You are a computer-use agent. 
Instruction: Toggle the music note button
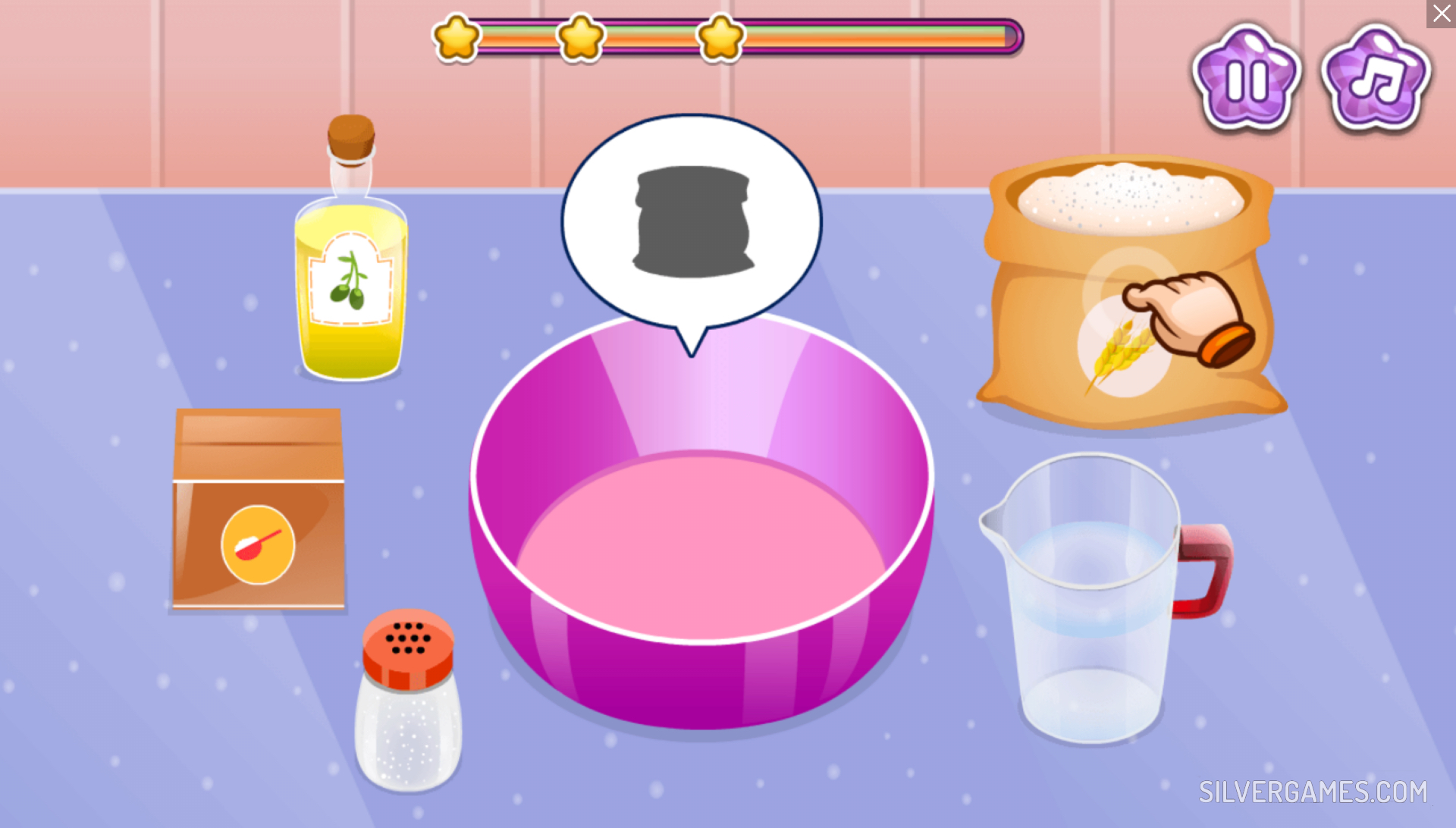click(x=1376, y=79)
